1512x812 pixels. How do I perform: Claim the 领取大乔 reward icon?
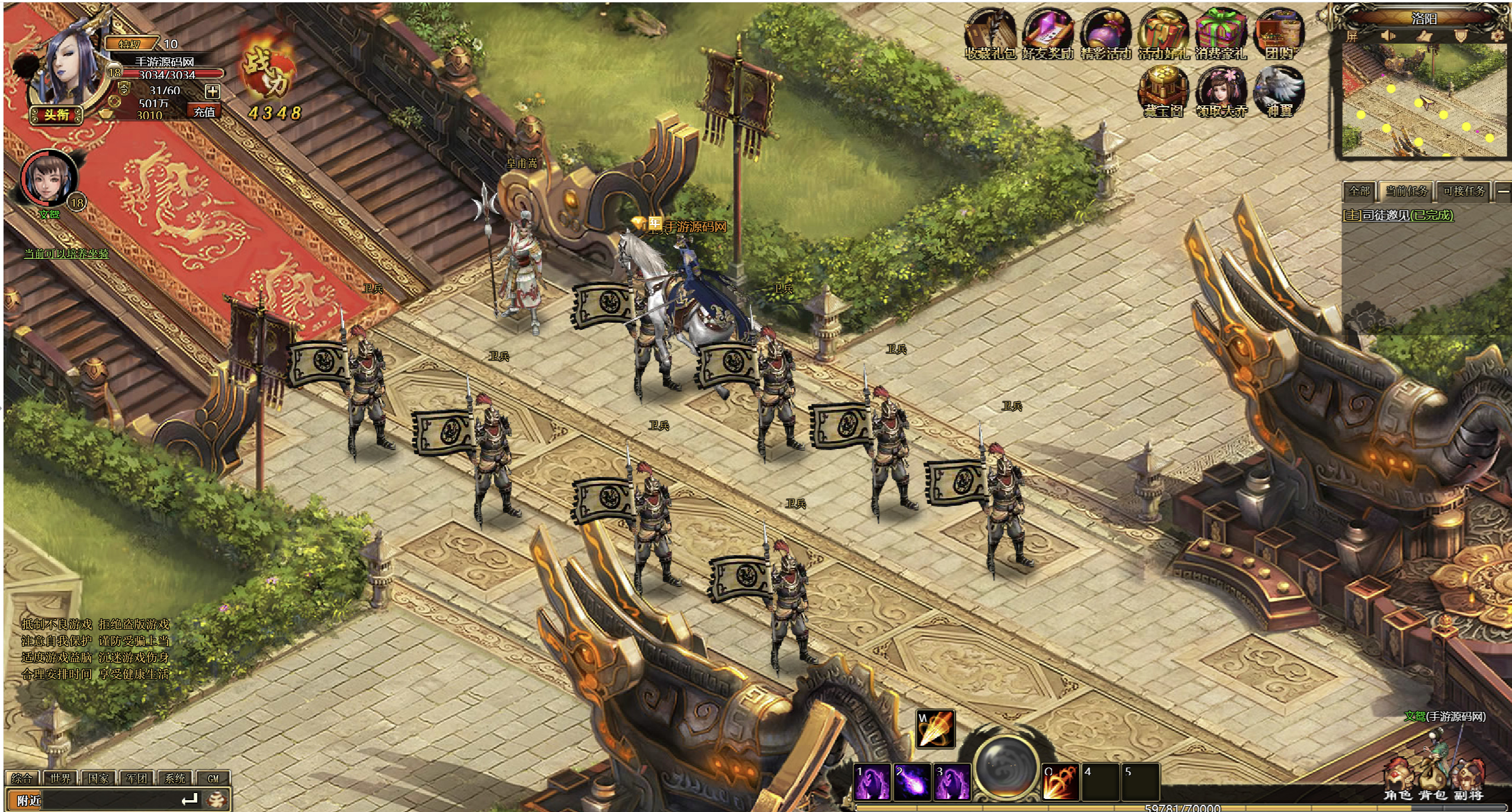click(1221, 92)
